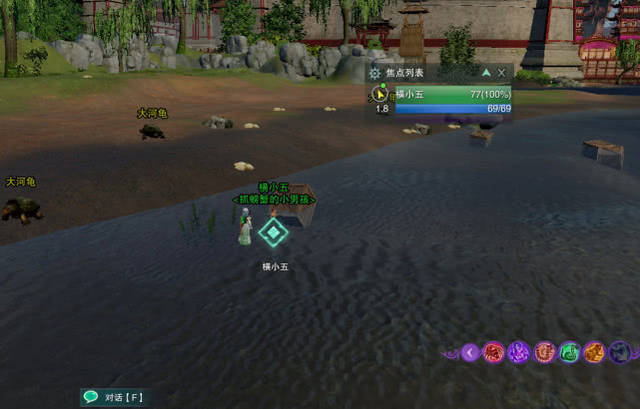Screen dimensions: 640x409
Task: Activate the green orb skill
Action: point(569,352)
